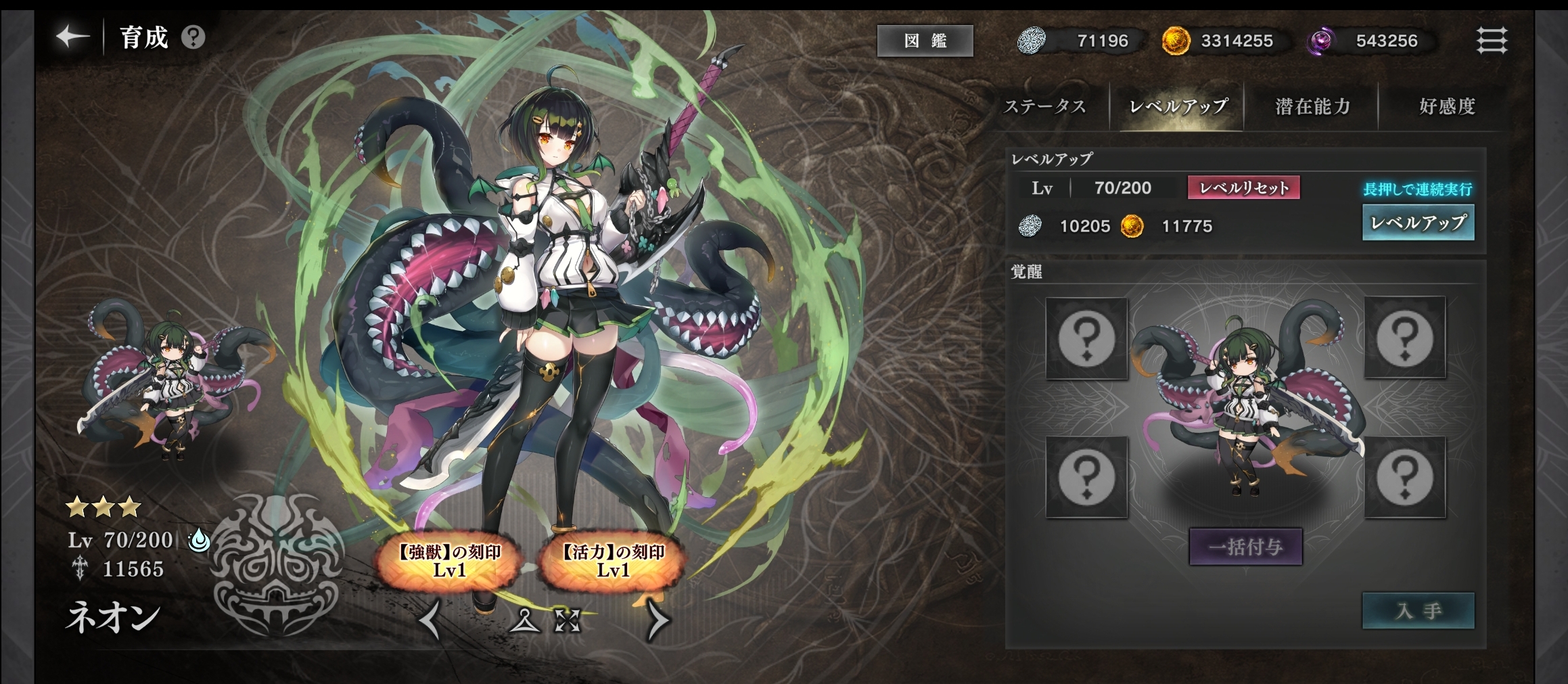Show the next character with right arrow
This screenshot has height=684, width=1568.
point(658,620)
